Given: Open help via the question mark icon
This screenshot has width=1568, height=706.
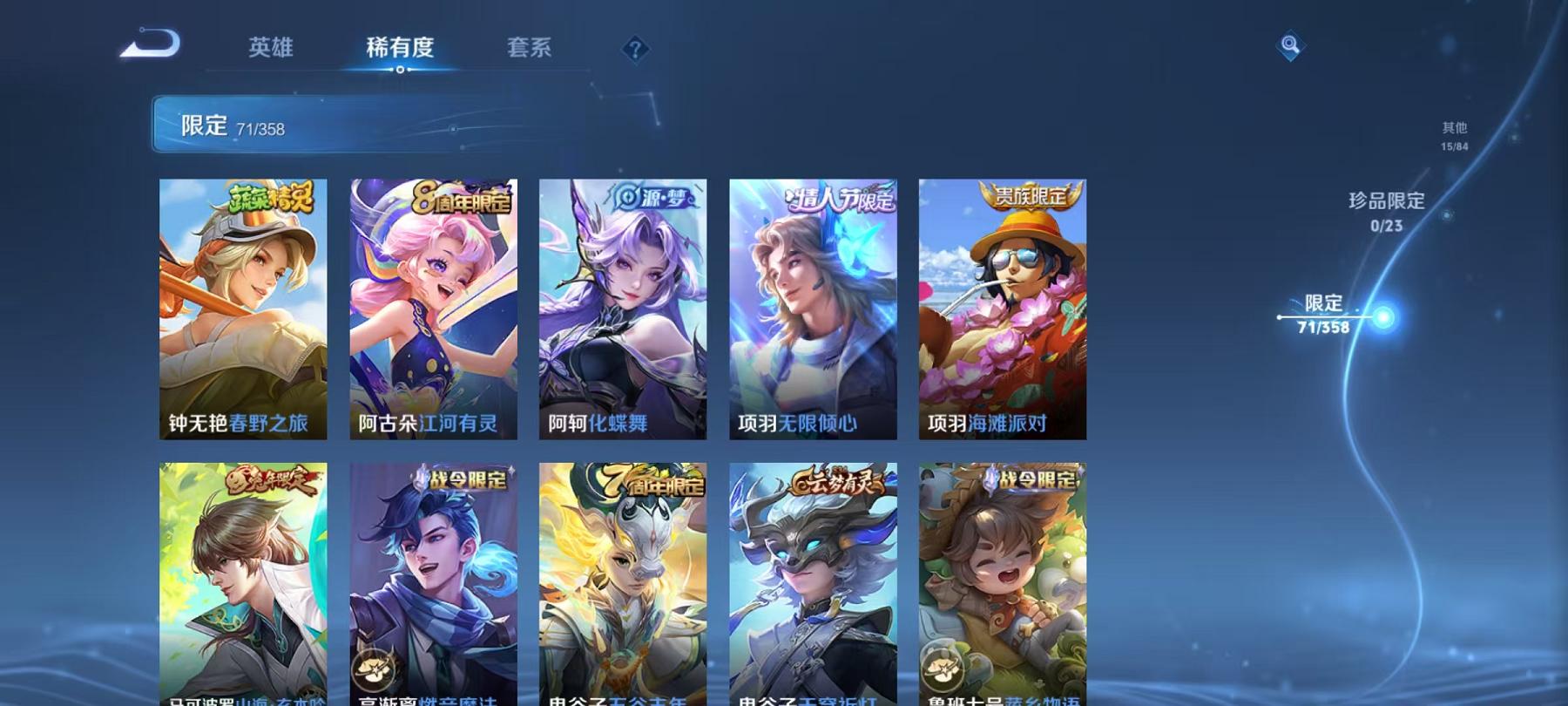Looking at the screenshot, I should point(636,48).
